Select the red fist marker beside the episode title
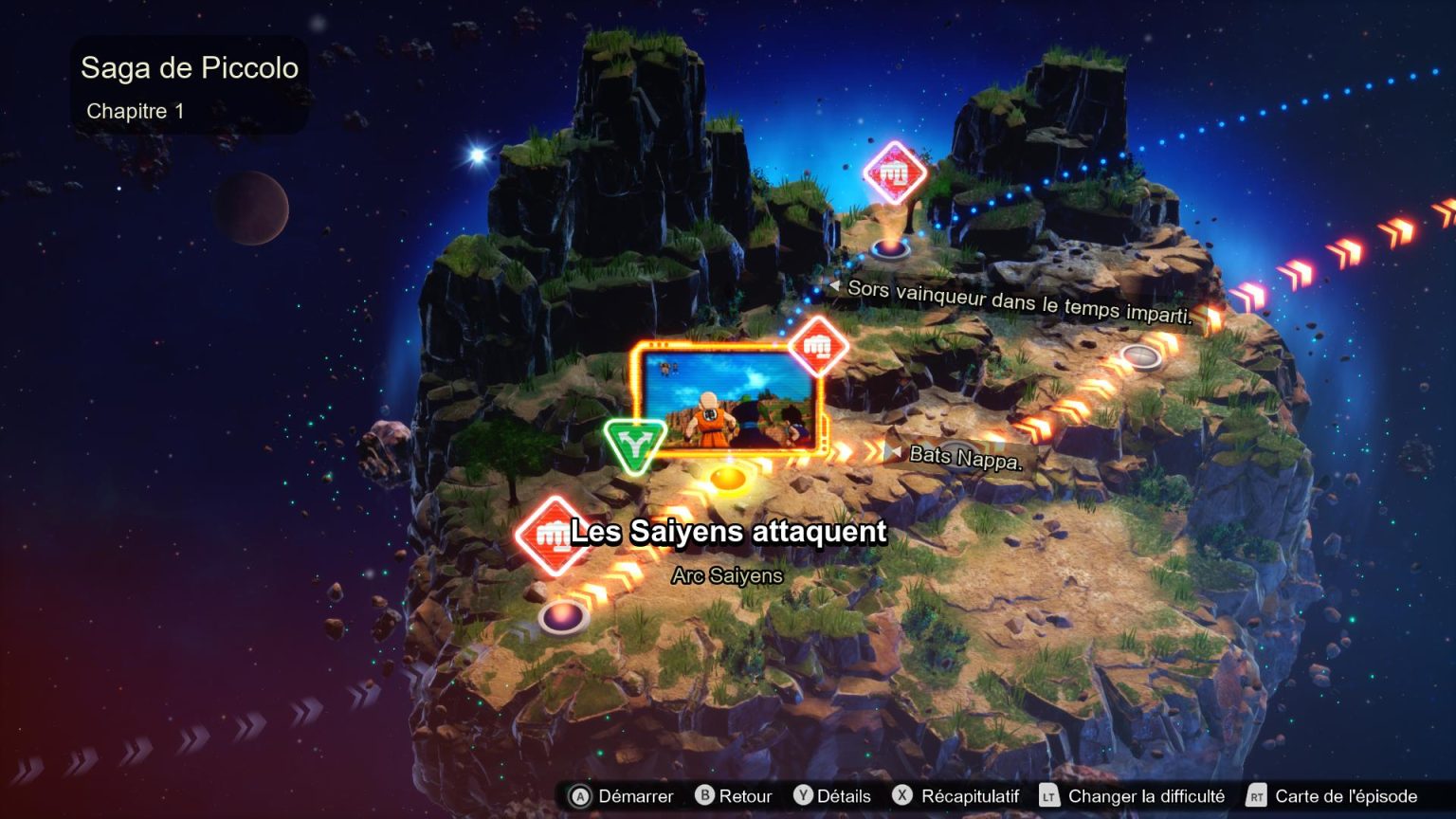This screenshot has height=819, width=1456. pyautogui.click(x=551, y=536)
